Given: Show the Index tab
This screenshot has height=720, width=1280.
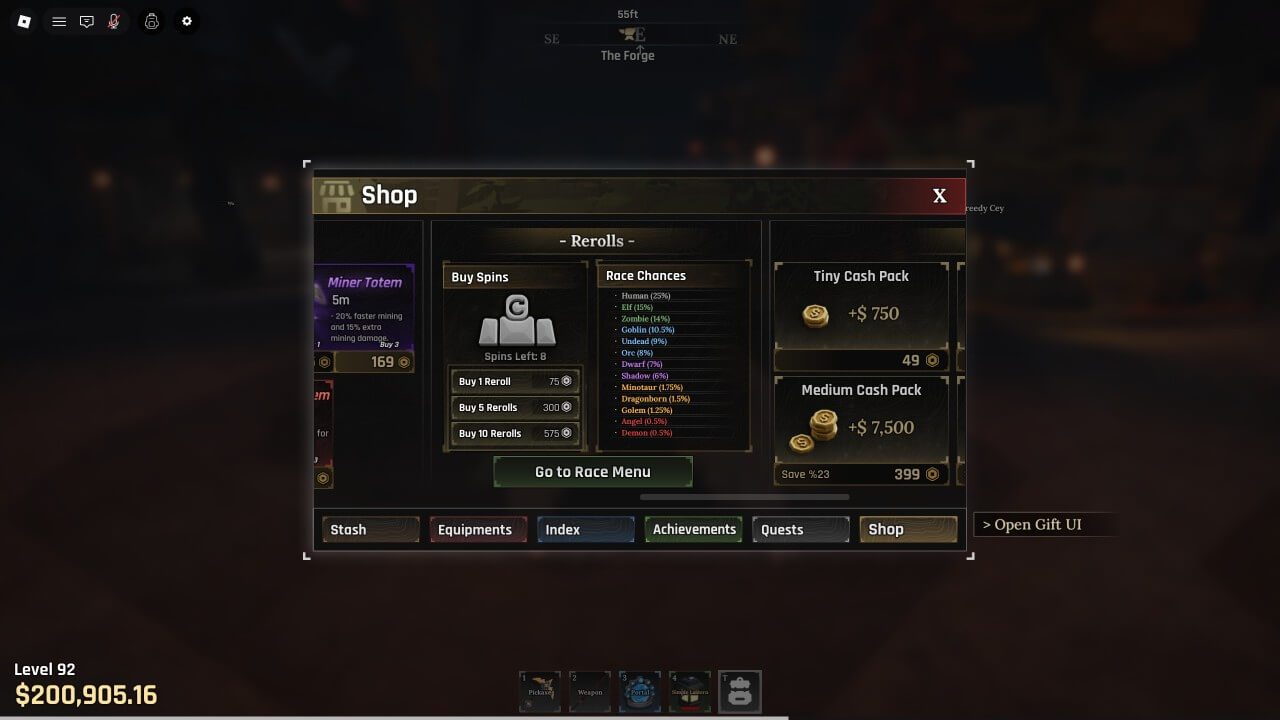Looking at the screenshot, I should click(x=585, y=529).
